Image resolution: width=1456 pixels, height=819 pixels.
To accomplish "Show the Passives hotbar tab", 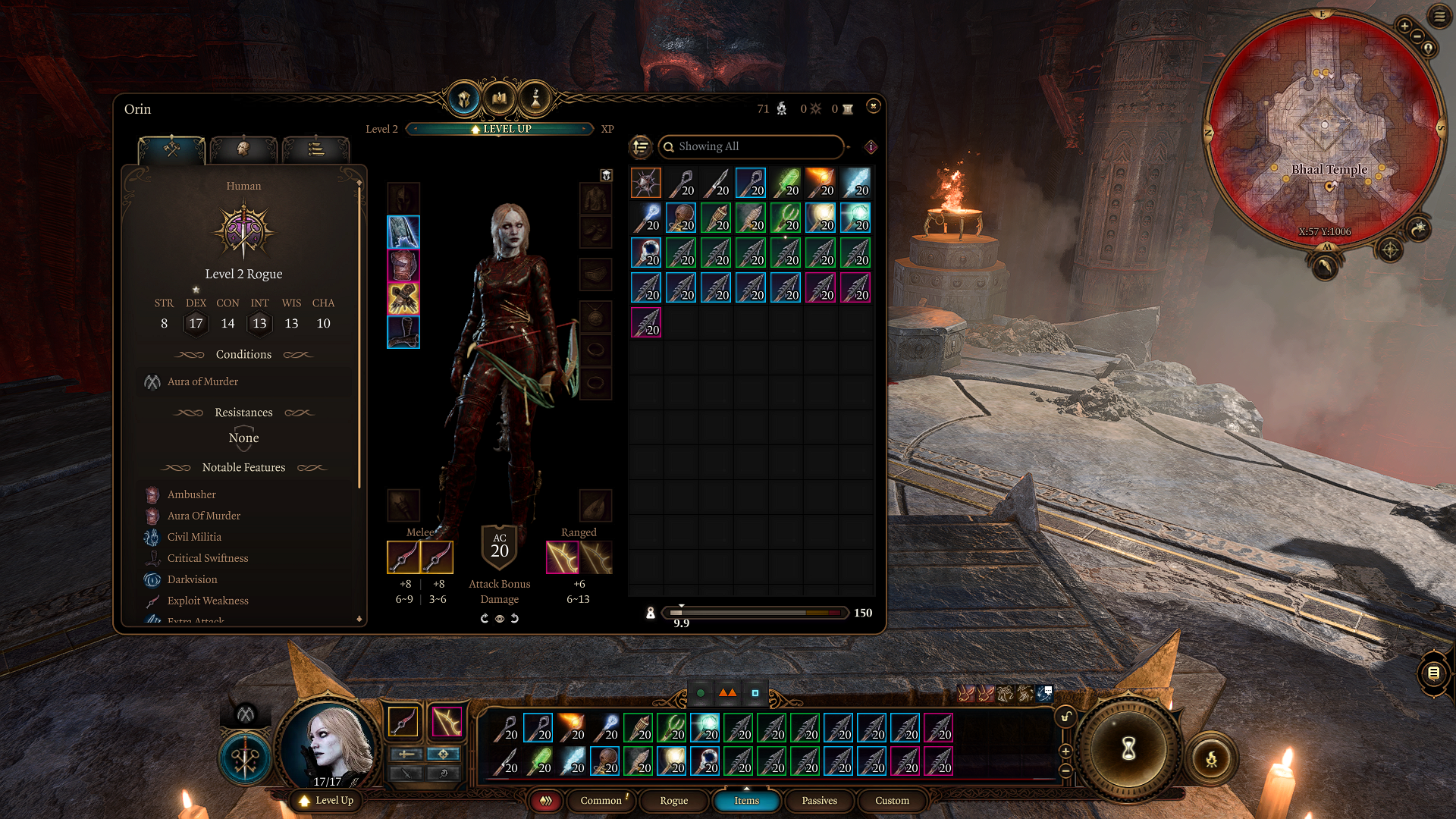I will [x=819, y=801].
